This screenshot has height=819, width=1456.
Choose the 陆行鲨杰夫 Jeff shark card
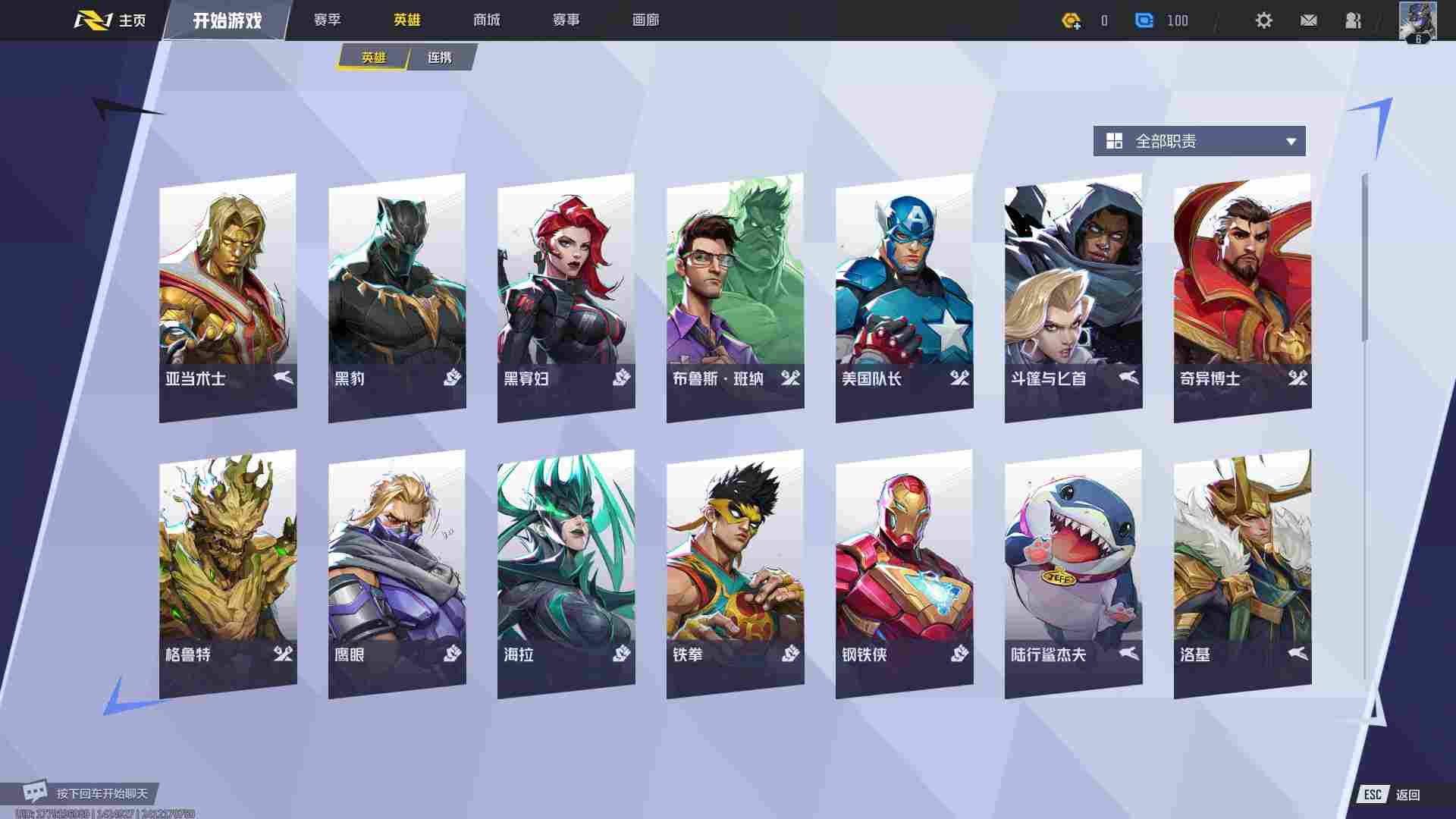[1073, 573]
